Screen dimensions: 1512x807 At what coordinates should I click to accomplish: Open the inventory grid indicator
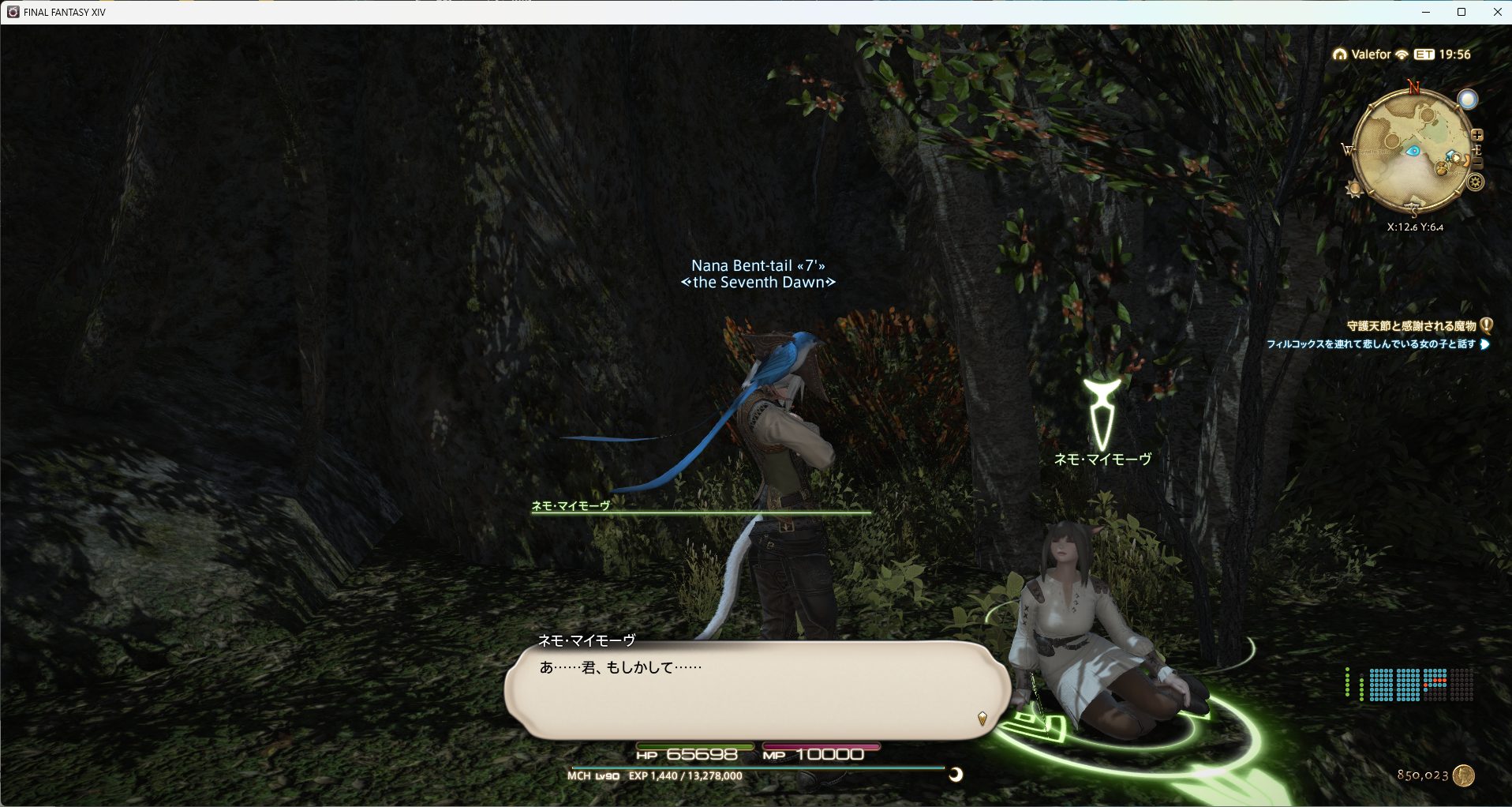[1421, 685]
